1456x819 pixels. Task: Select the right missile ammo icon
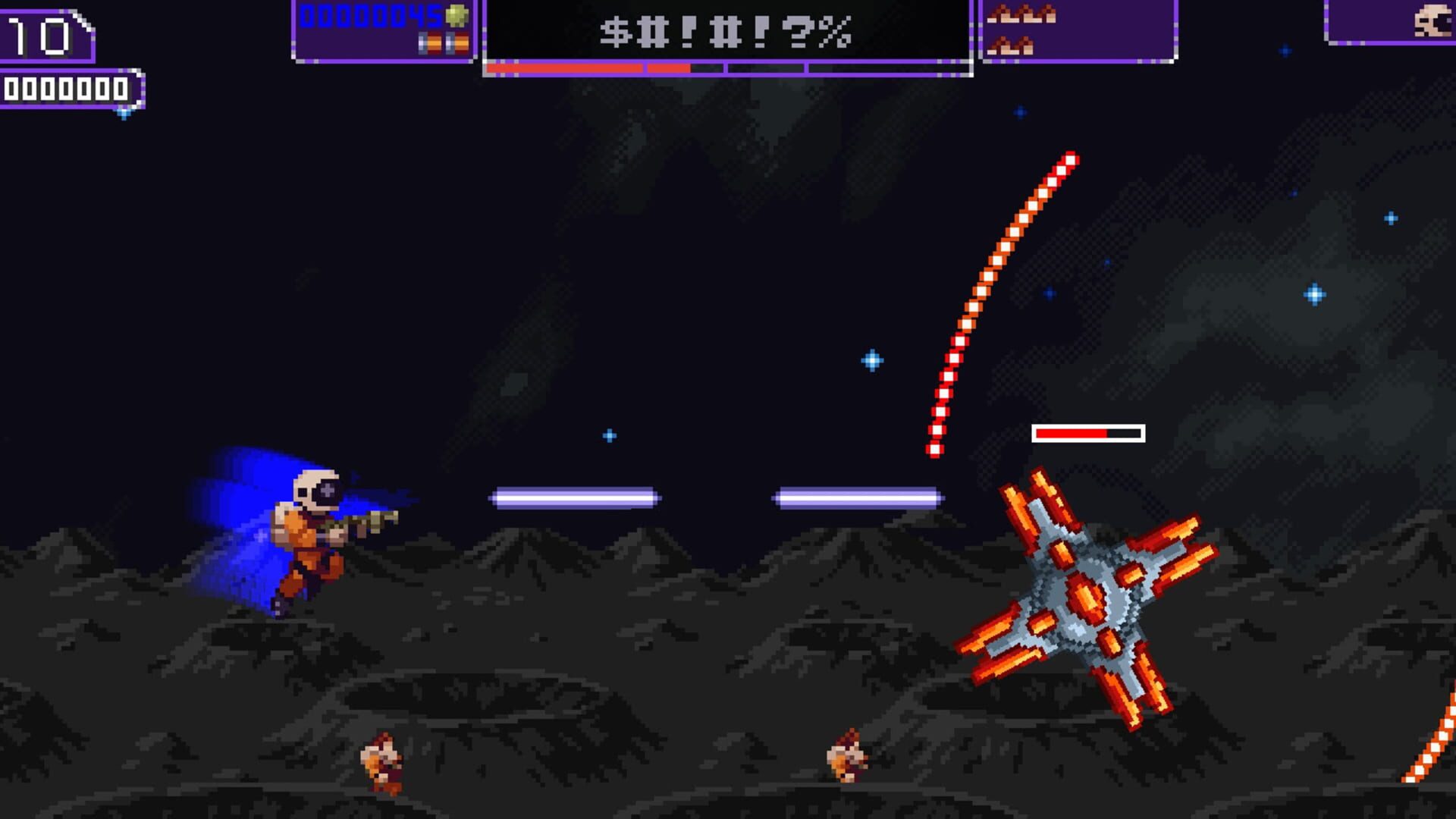point(456,44)
